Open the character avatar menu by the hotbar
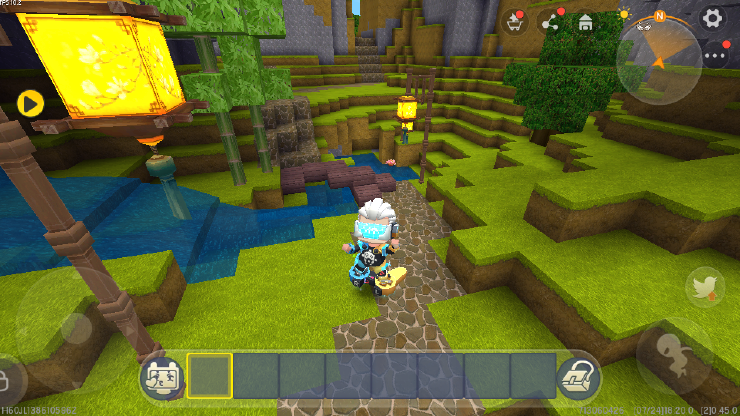The width and height of the screenshot is (740, 416). point(160,377)
